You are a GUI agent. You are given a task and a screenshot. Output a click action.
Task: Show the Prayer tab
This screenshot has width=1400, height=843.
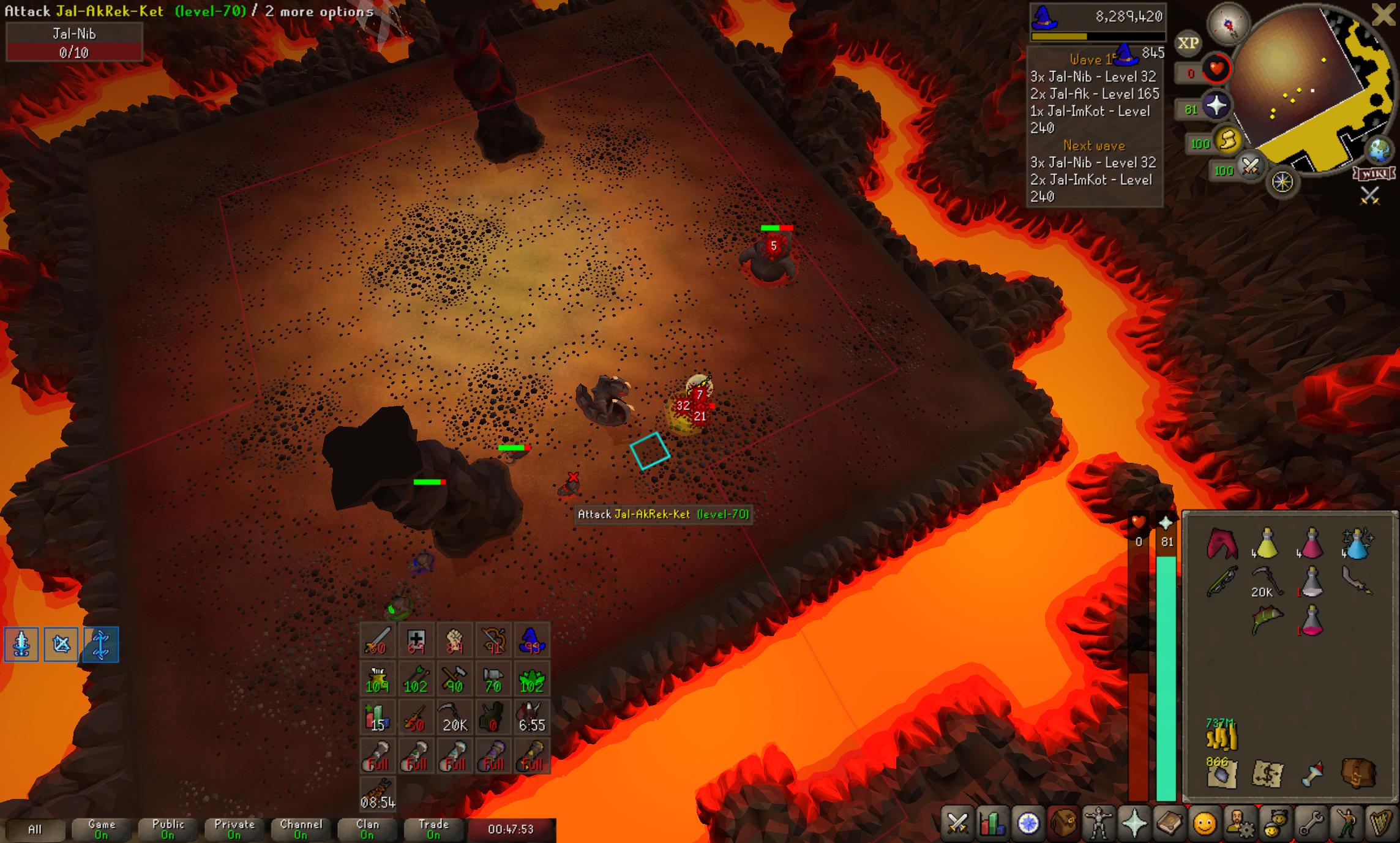[x=1134, y=823]
